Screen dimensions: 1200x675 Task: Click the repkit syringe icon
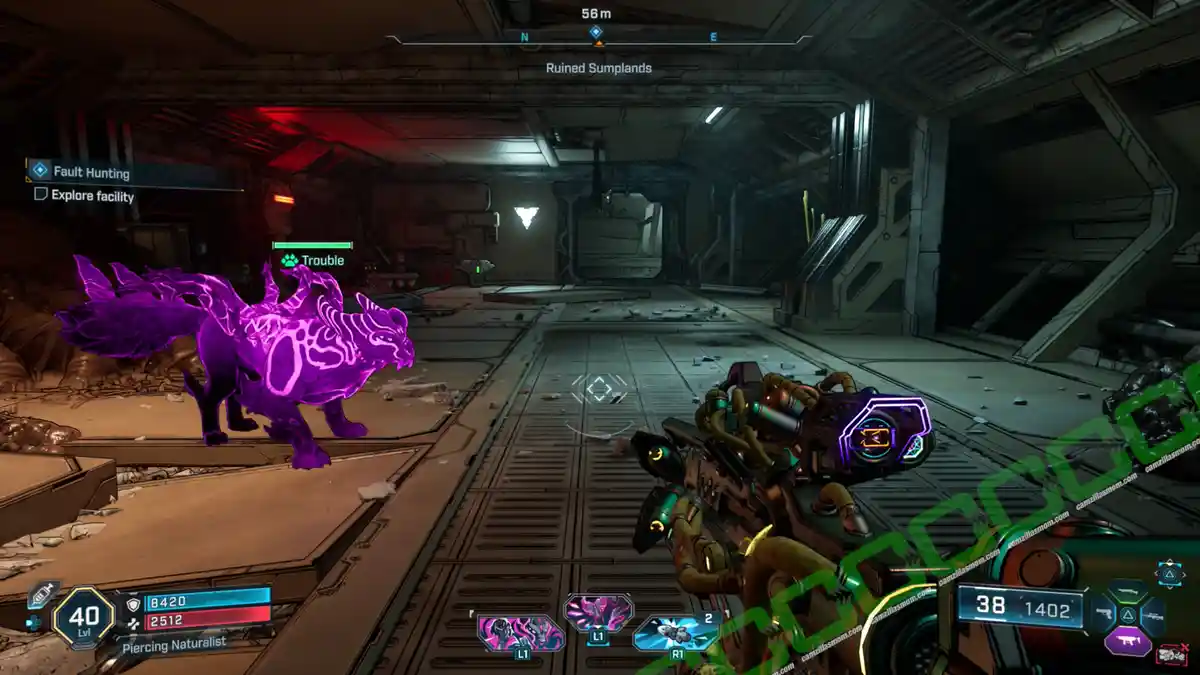pyautogui.click(x=41, y=593)
